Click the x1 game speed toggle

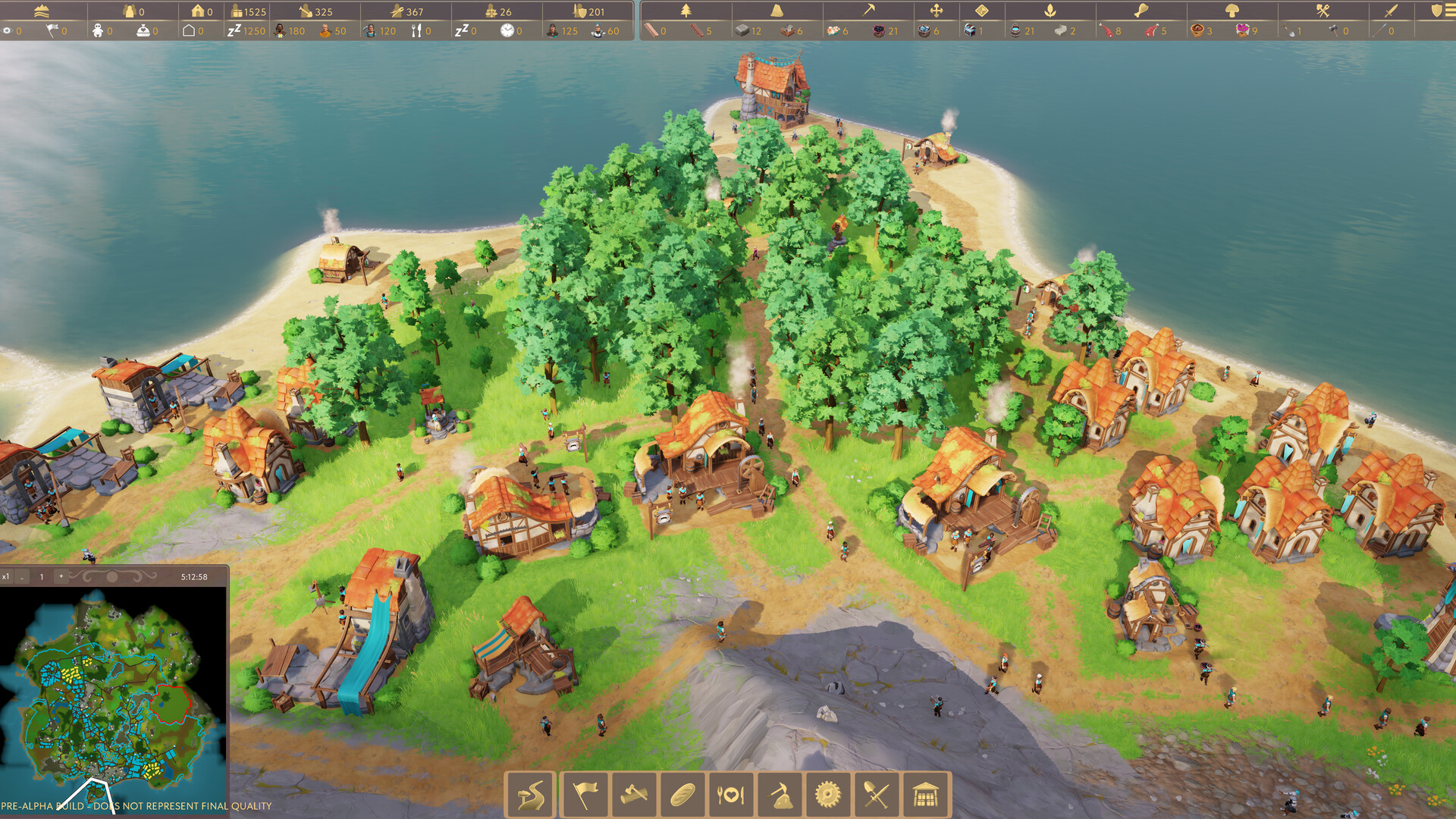click(x=6, y=576)
